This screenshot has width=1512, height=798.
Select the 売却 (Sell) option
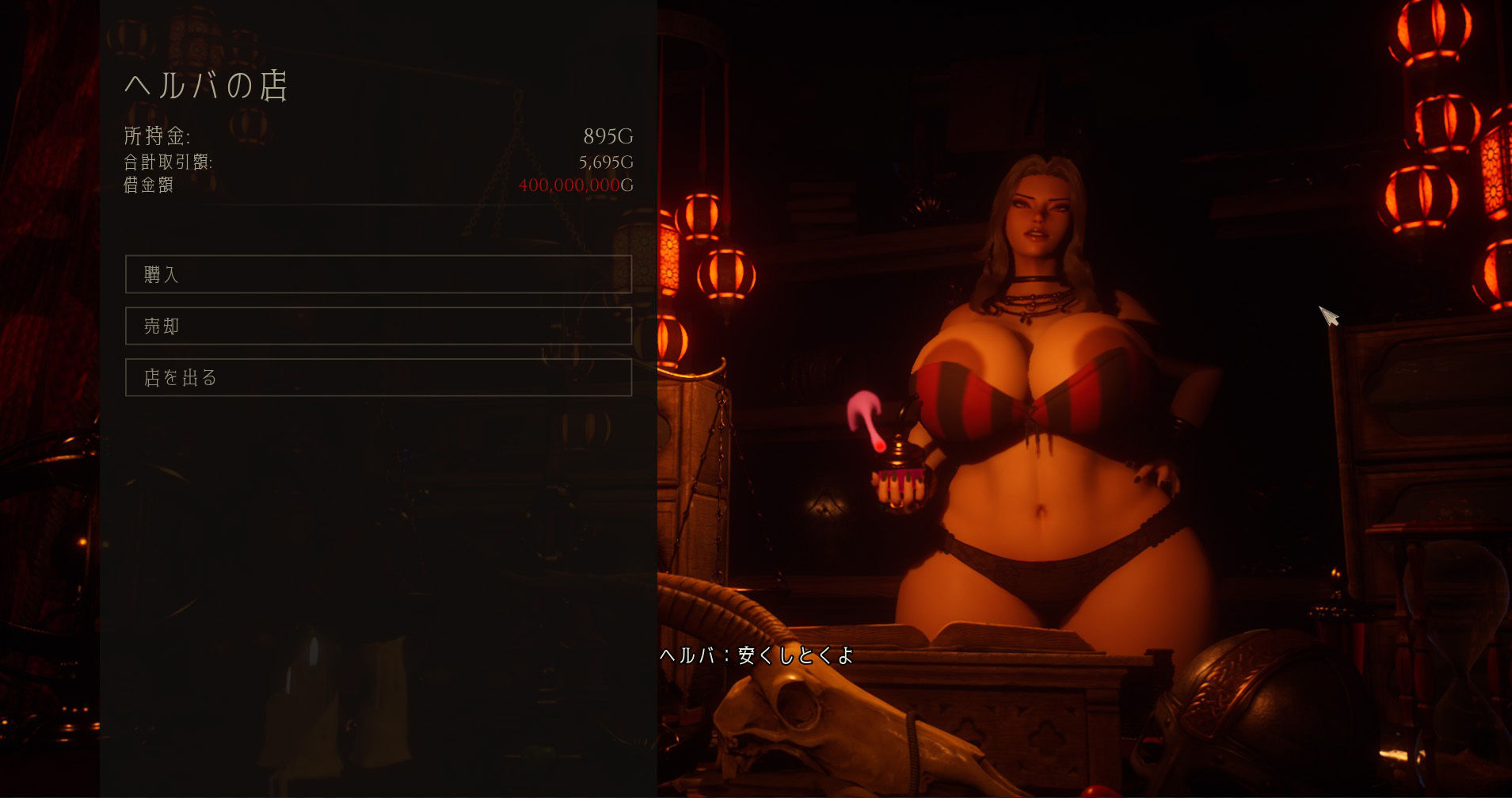[378, 326]
